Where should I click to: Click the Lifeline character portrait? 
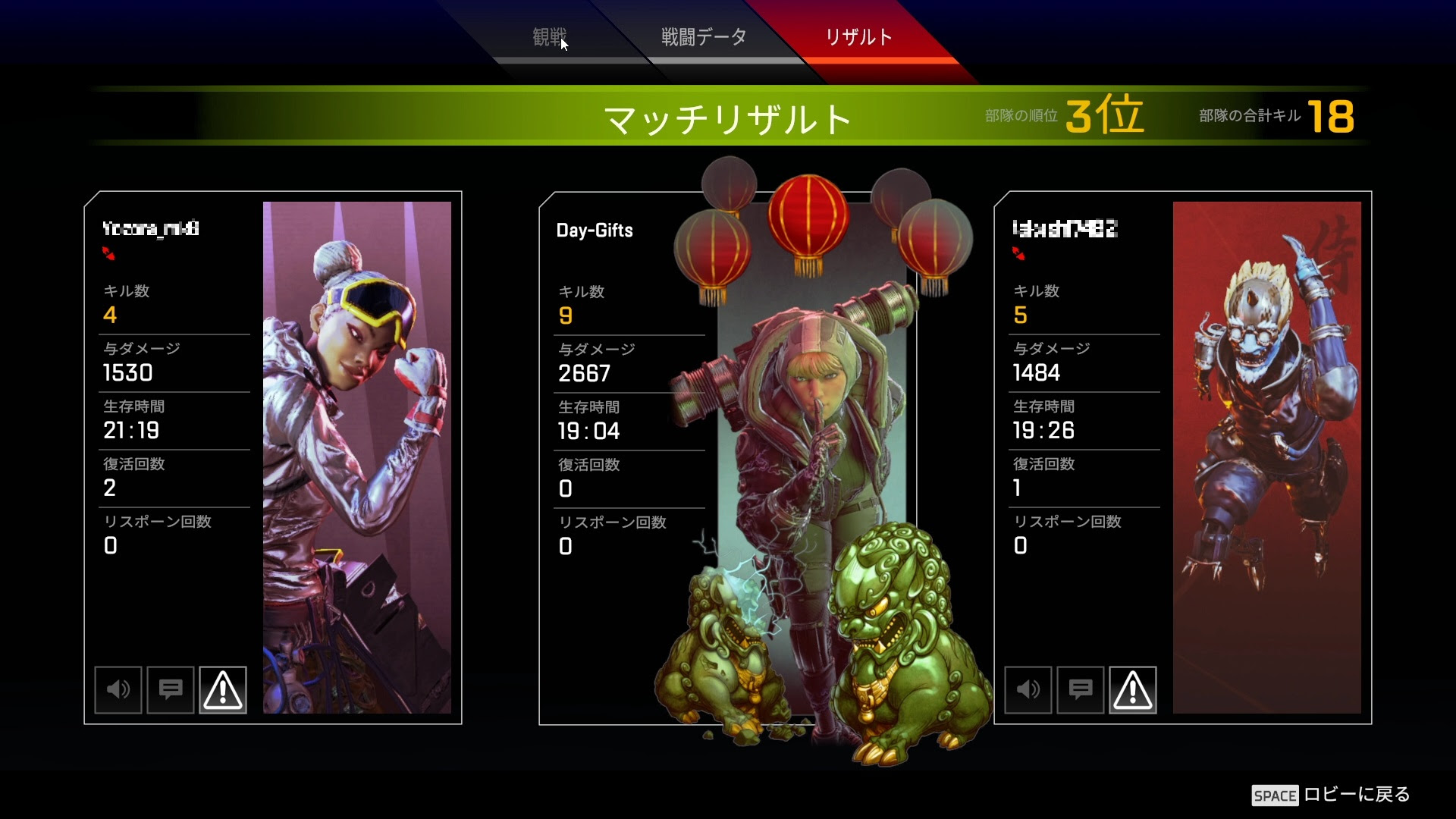356,455
